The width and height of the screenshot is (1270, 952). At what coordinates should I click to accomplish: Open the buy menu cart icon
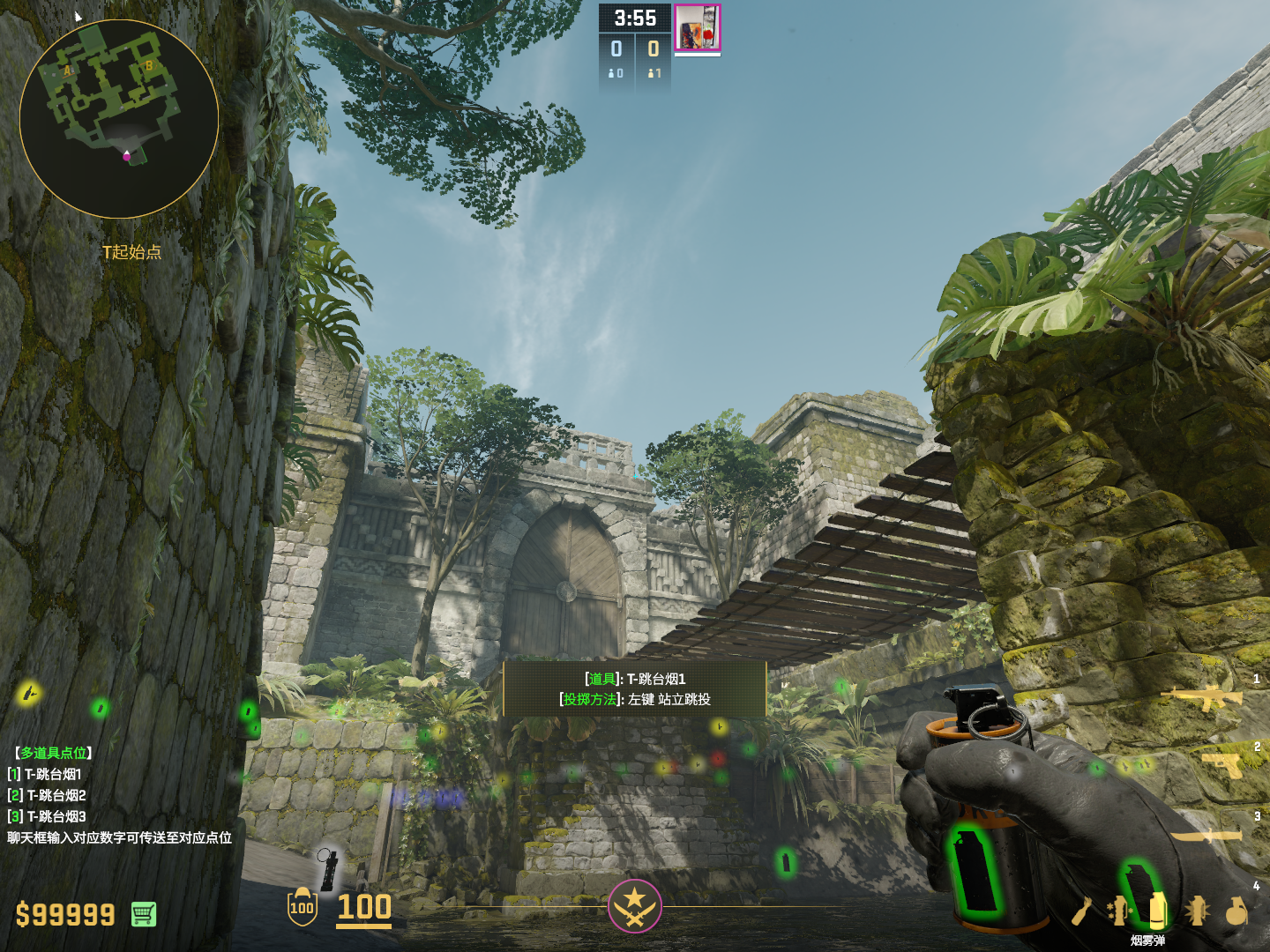coord(144,914)
